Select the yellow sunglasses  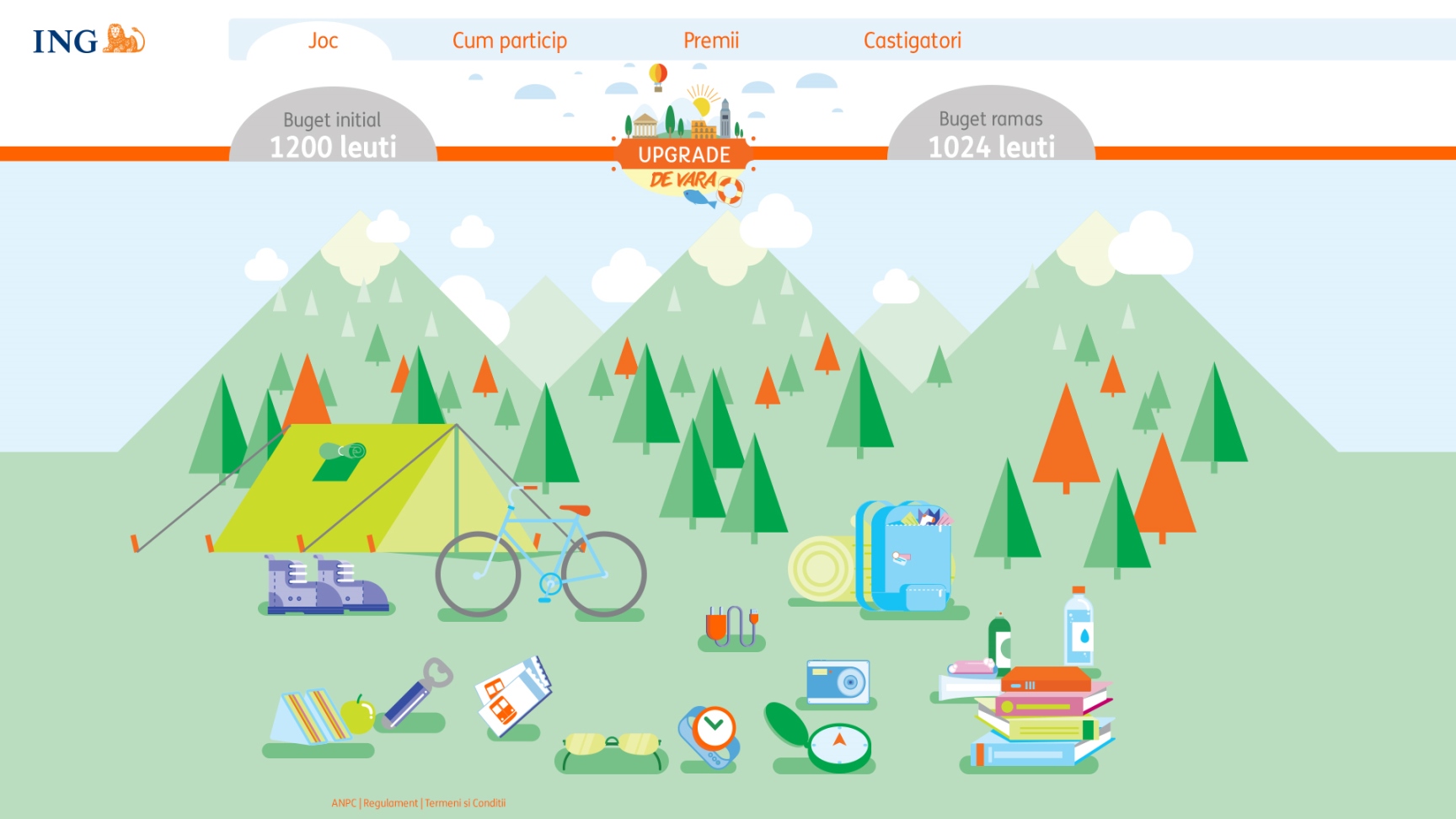point(611,747)
